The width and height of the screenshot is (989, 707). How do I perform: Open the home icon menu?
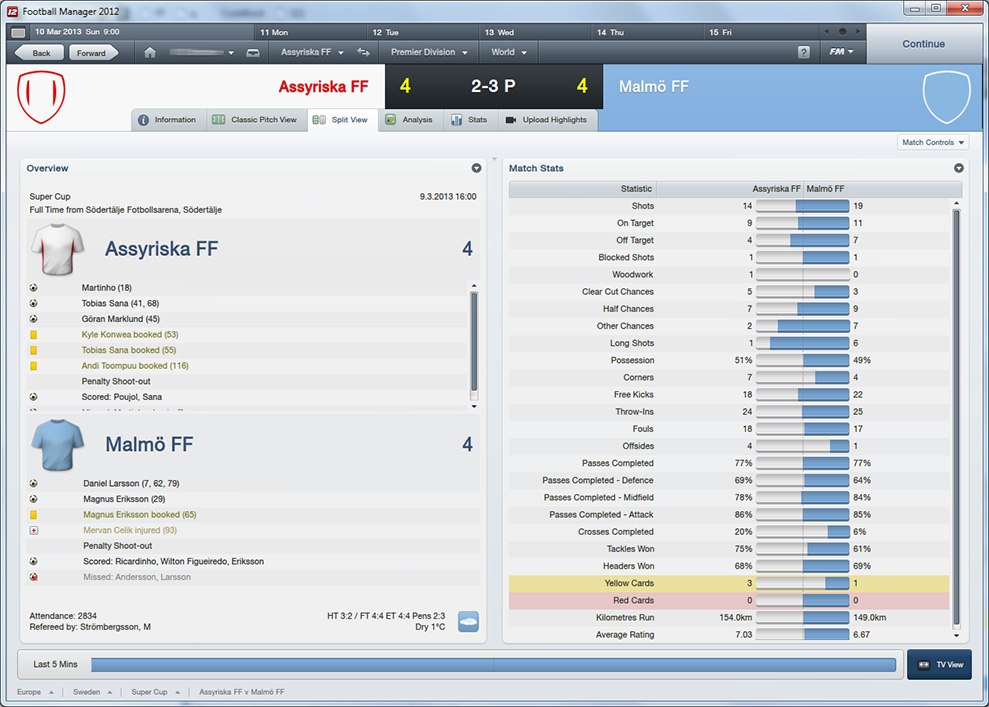pos(150,52)
